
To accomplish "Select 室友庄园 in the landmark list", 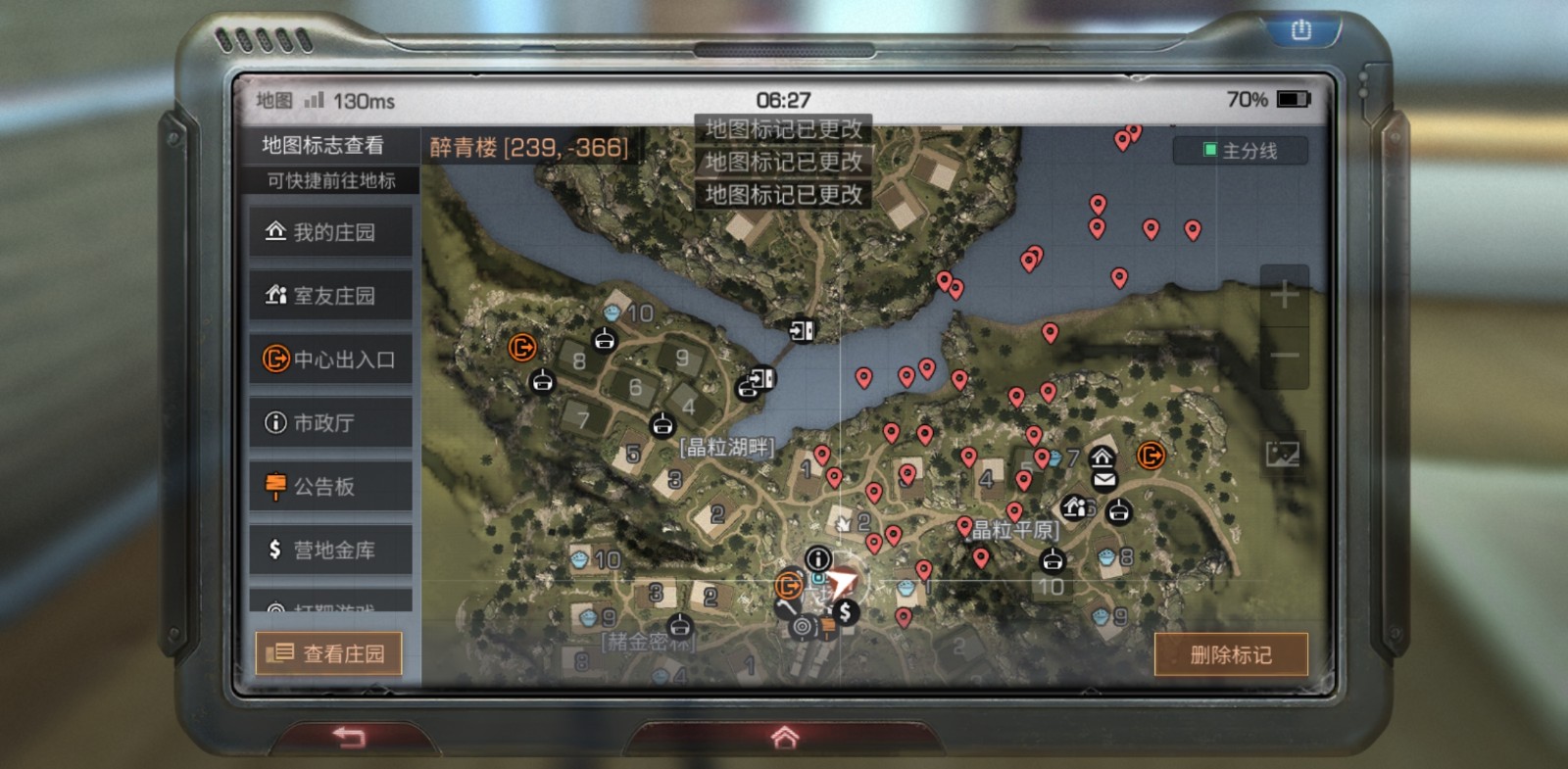I will (330, 296).
